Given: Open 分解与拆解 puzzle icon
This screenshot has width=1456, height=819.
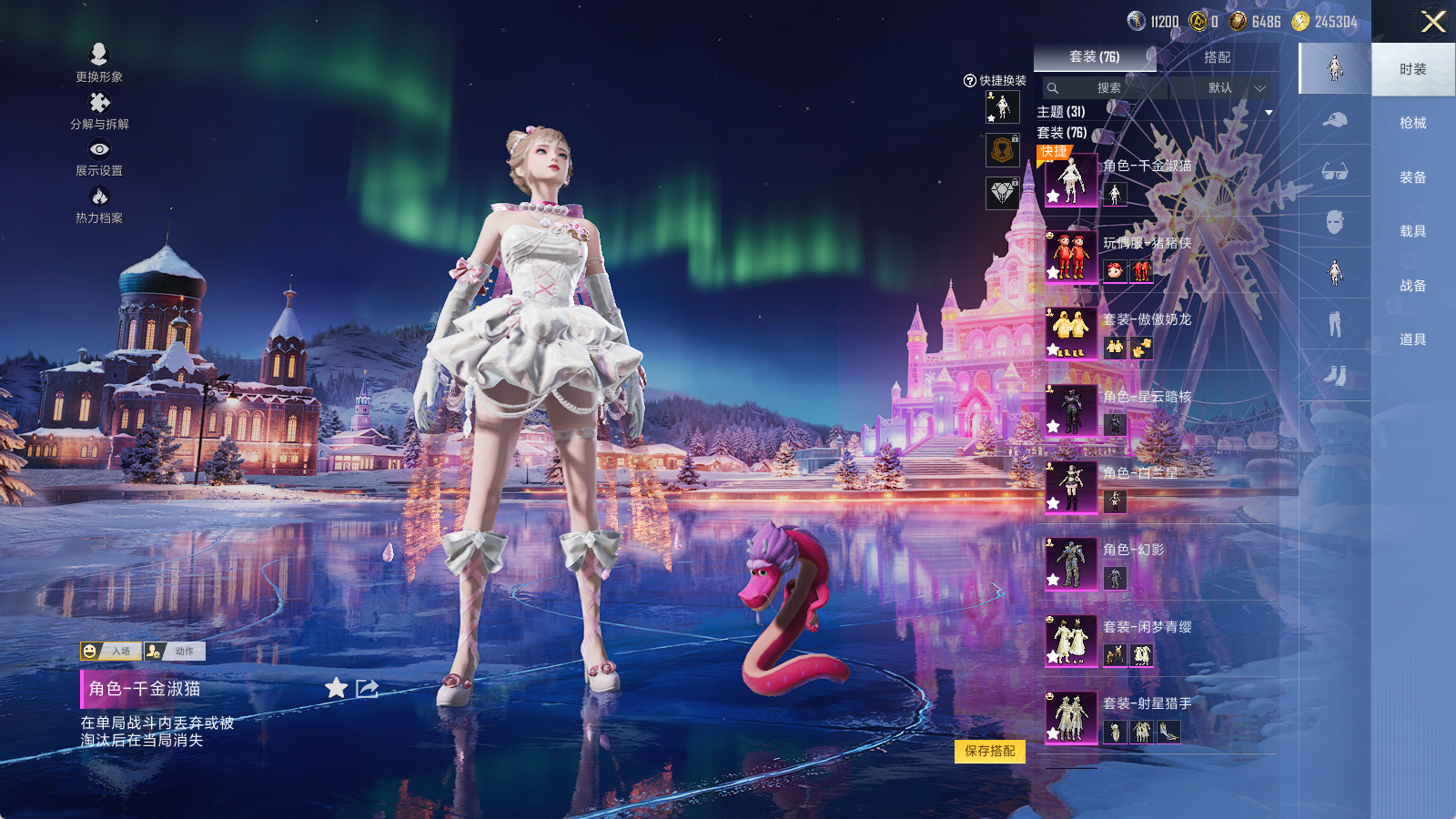Looking at the screenshot, I should [99, 109].
